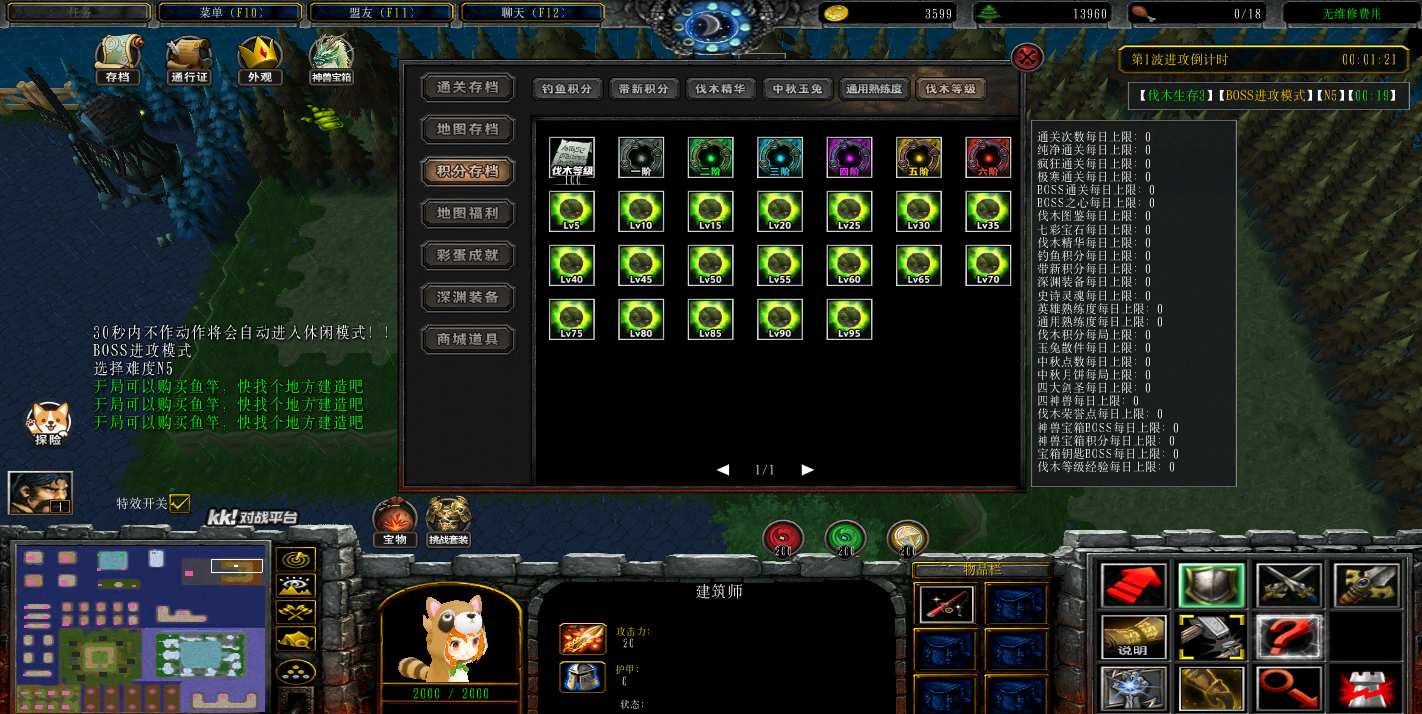Switch to the 通关存档 side tab
This screenshot has width=1422, height=714.
pyautogui.click(x=467, y=88)
